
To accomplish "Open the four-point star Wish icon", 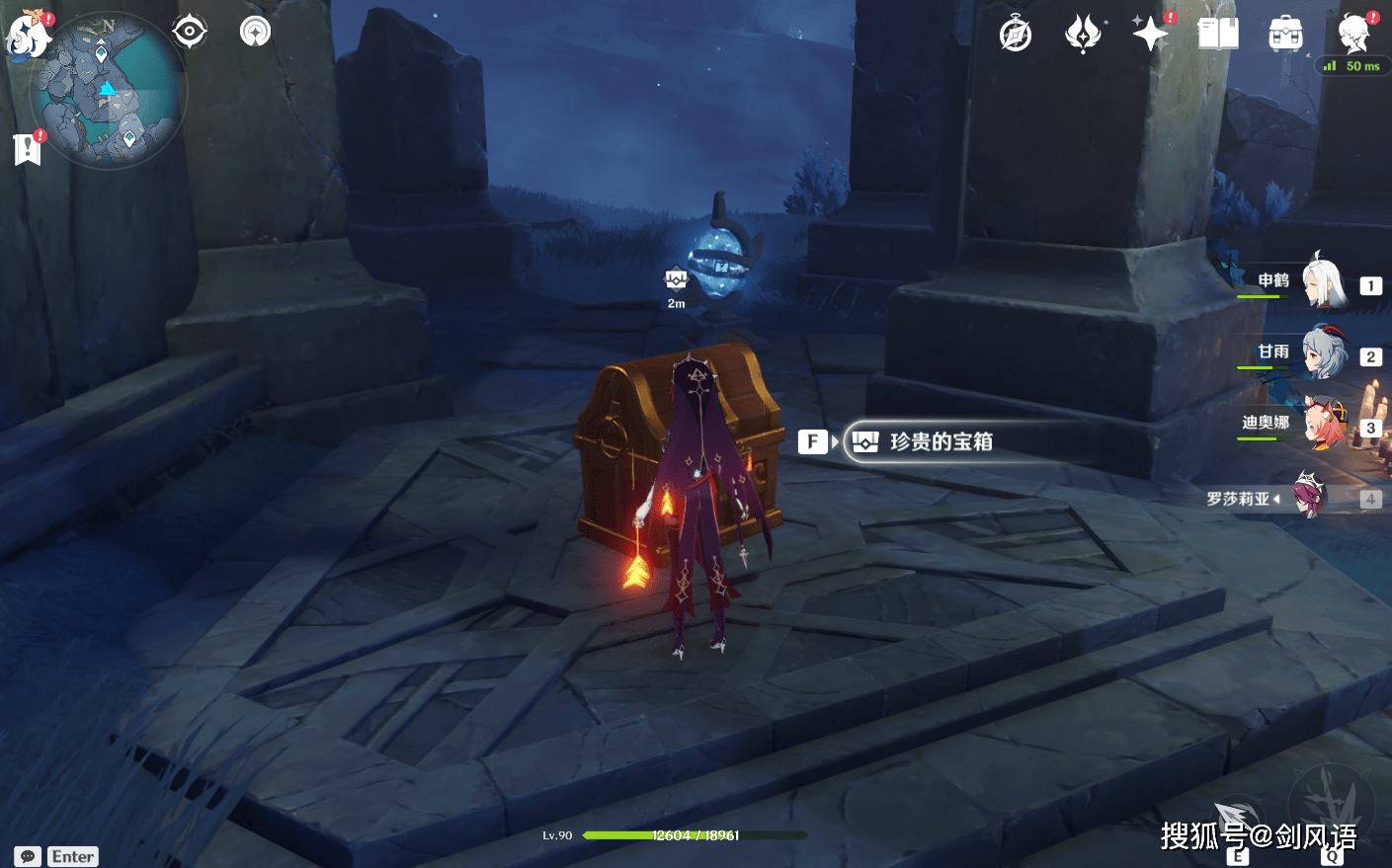I will (1151, 34).
